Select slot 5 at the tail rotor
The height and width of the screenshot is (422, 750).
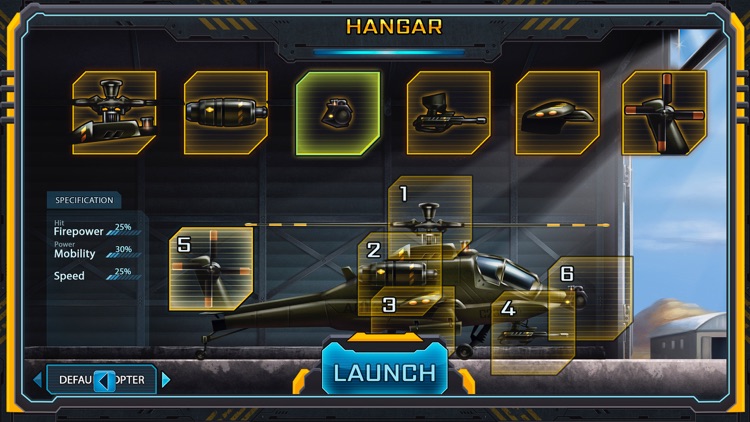point(210,268)
